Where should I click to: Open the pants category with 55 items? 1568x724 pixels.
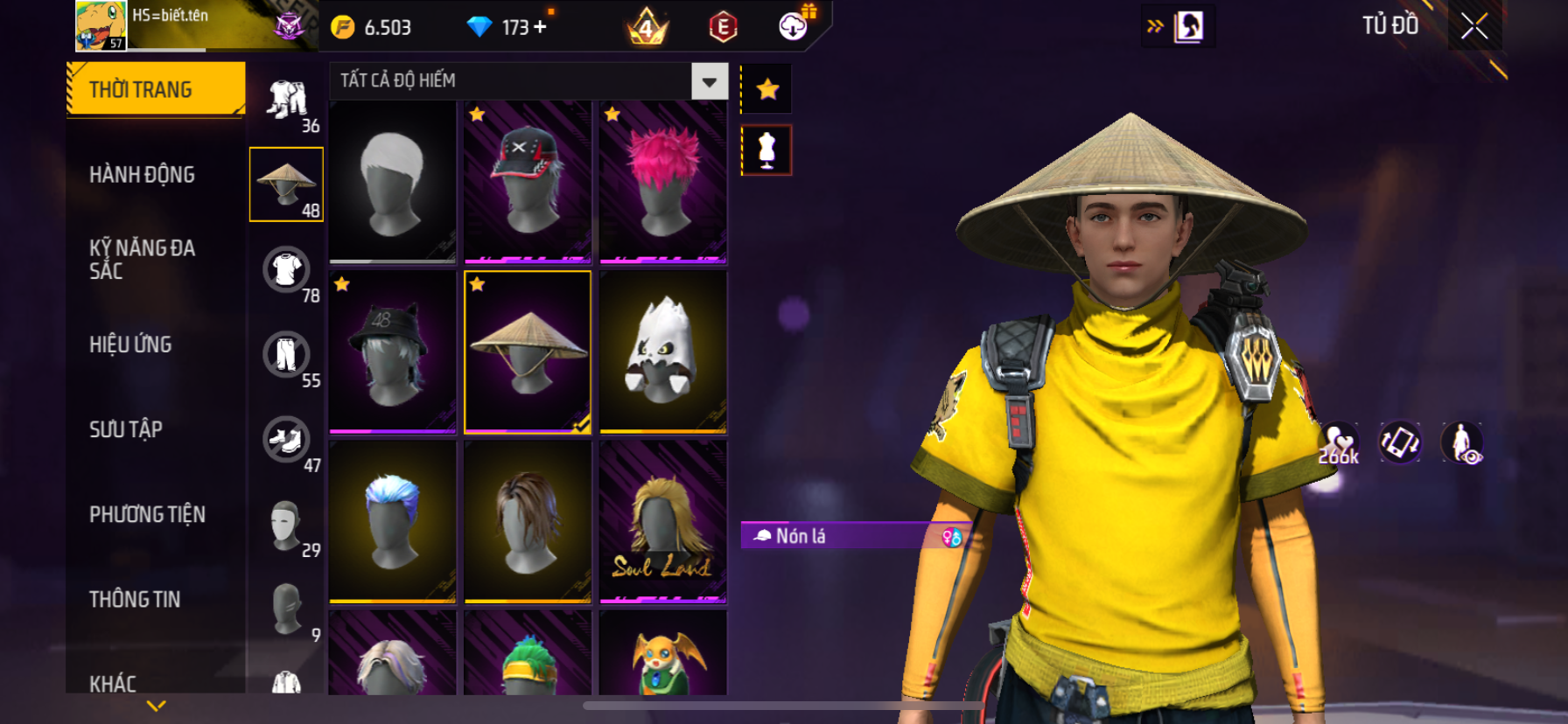click(x=287, y=356)
